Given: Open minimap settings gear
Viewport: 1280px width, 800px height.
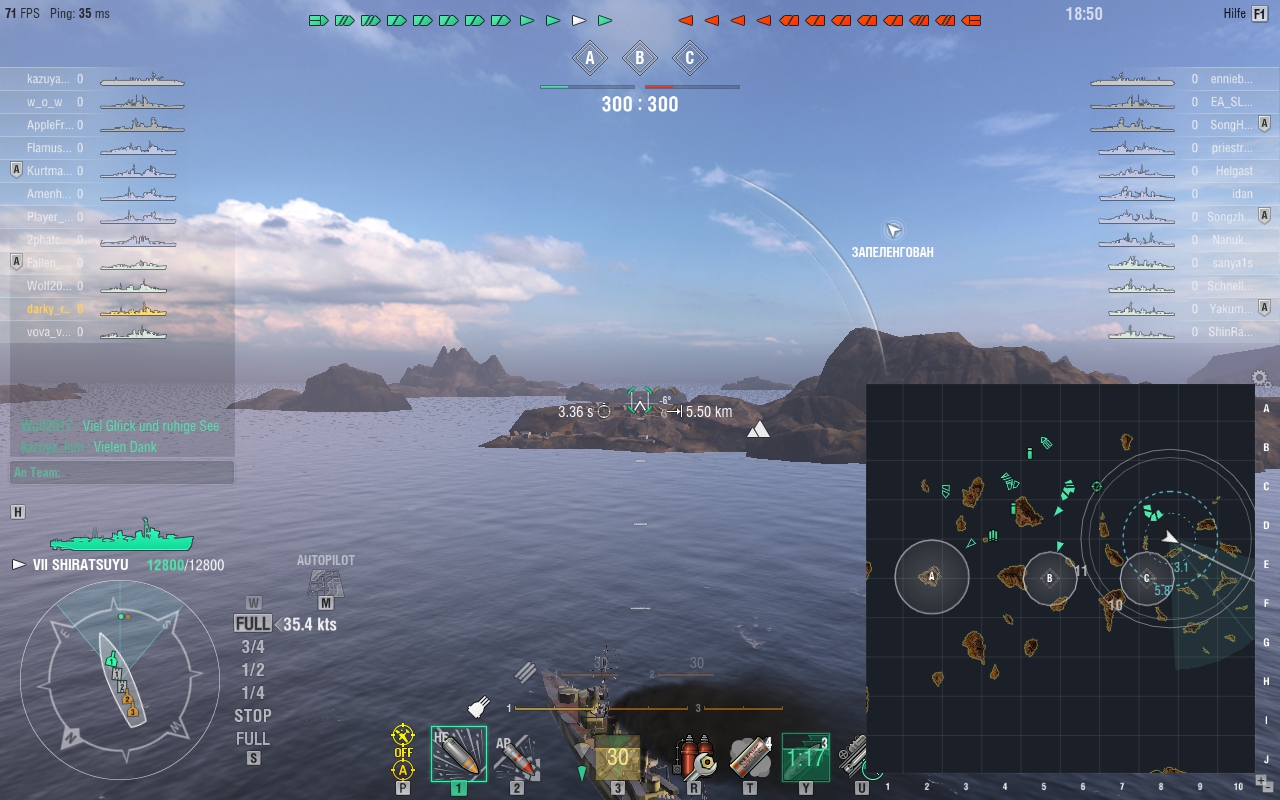Looking at the screenshot, I should tap(1261, 379).
